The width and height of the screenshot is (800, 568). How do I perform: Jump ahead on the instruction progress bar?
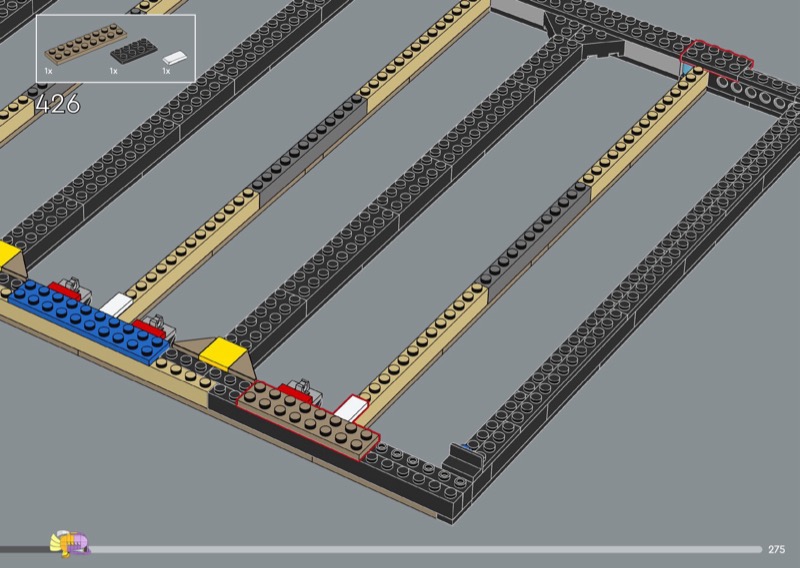450,549
